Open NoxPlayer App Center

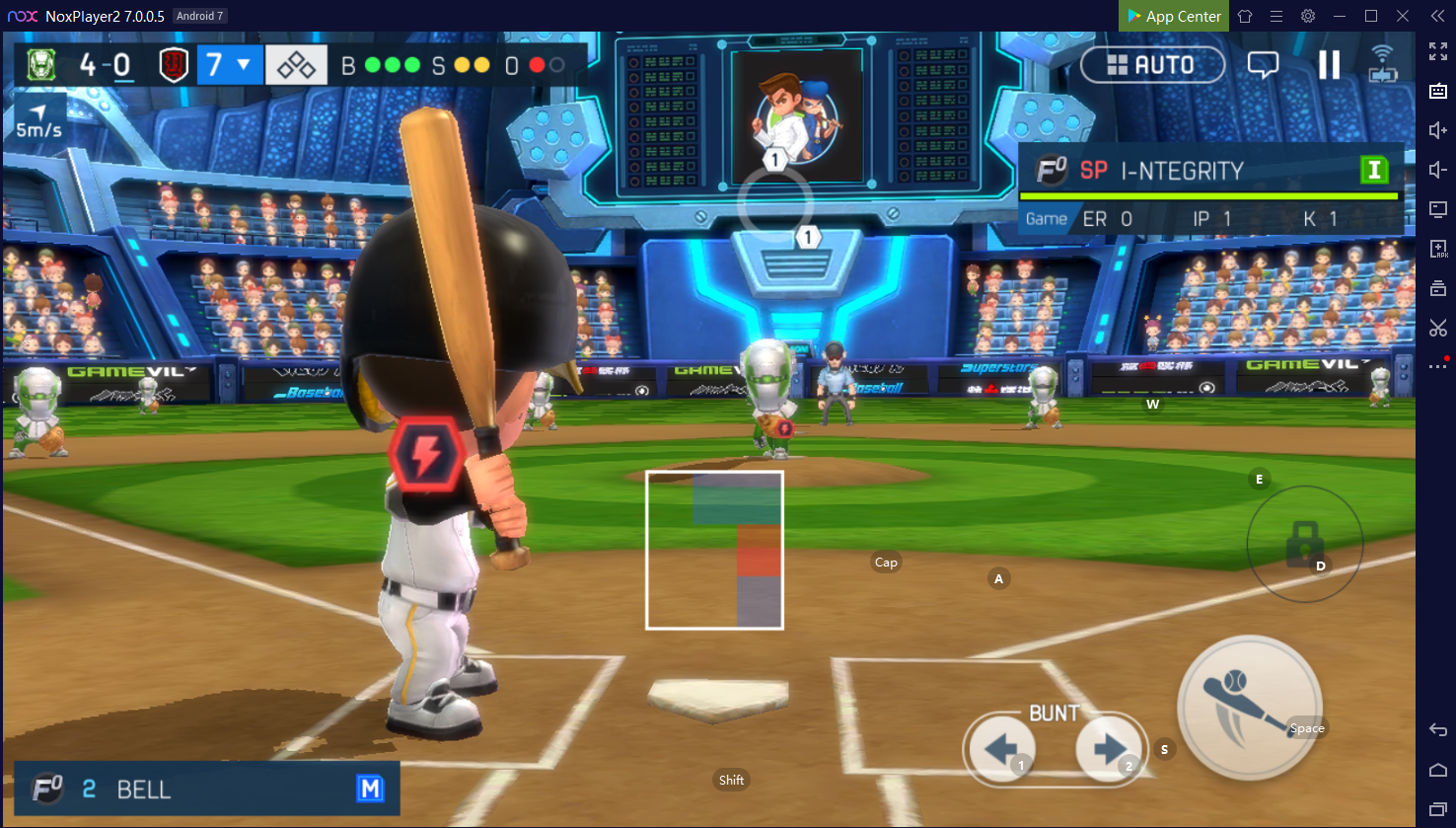coord(1174,16)
